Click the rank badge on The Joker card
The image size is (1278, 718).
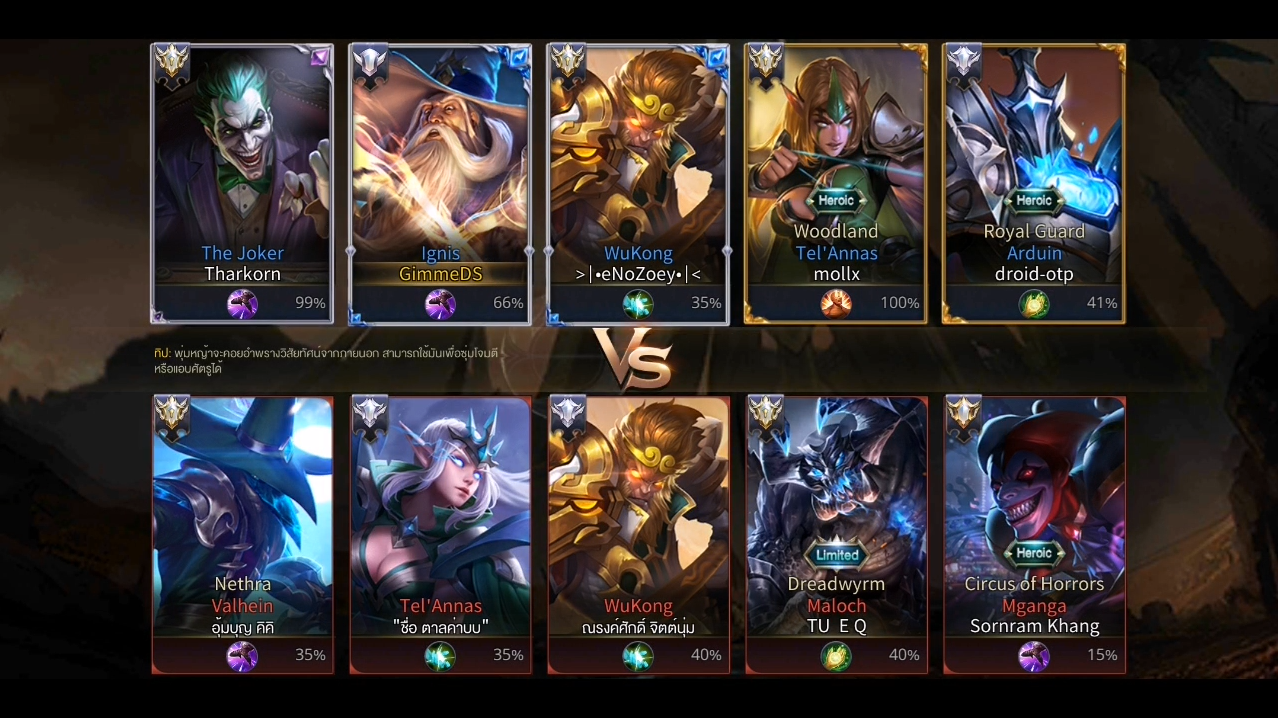click(172, 63)
